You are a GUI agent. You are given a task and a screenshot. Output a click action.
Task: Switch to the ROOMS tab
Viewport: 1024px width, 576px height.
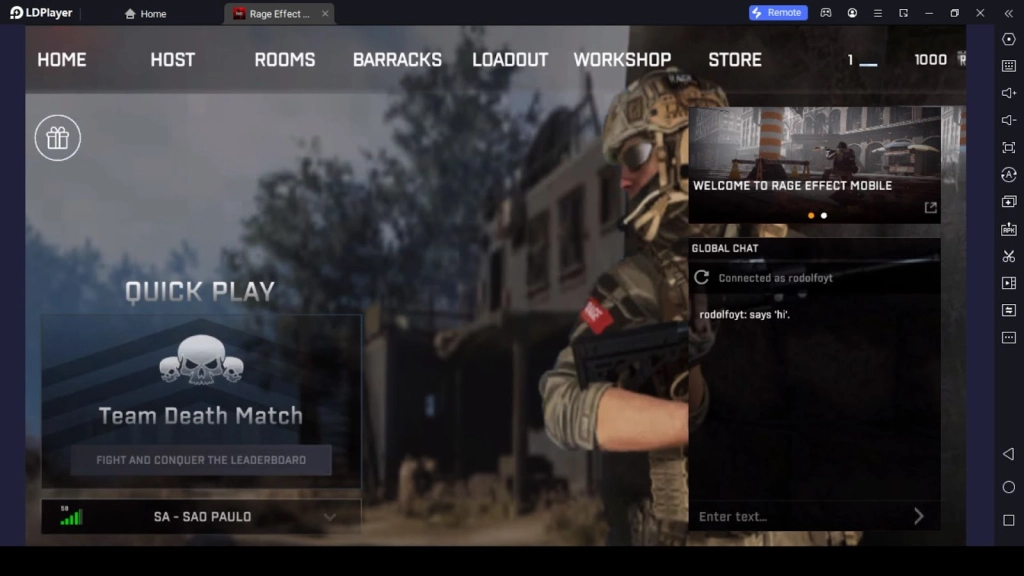(285, 60)
